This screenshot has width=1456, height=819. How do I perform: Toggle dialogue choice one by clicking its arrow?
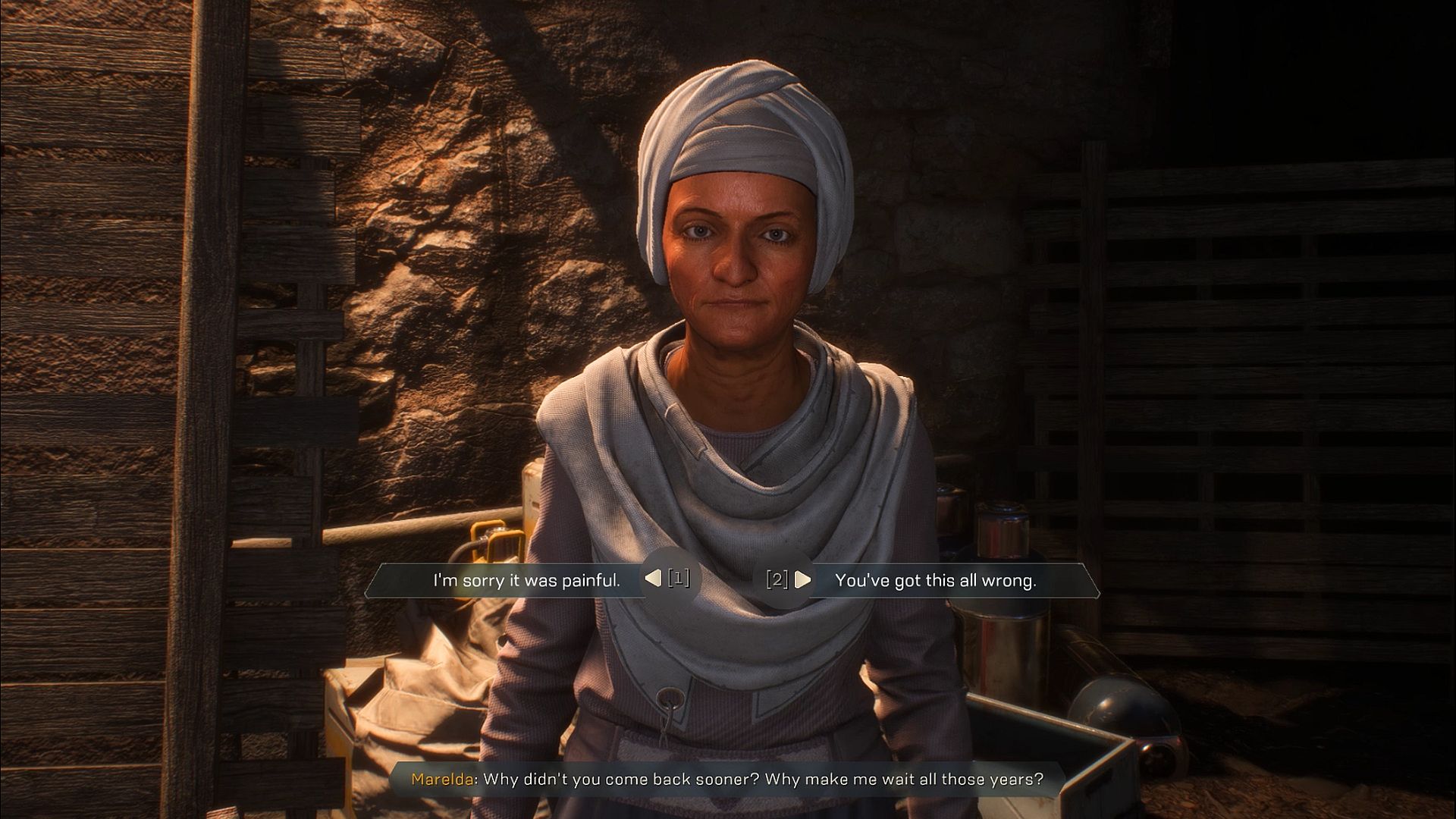(653, 579)
